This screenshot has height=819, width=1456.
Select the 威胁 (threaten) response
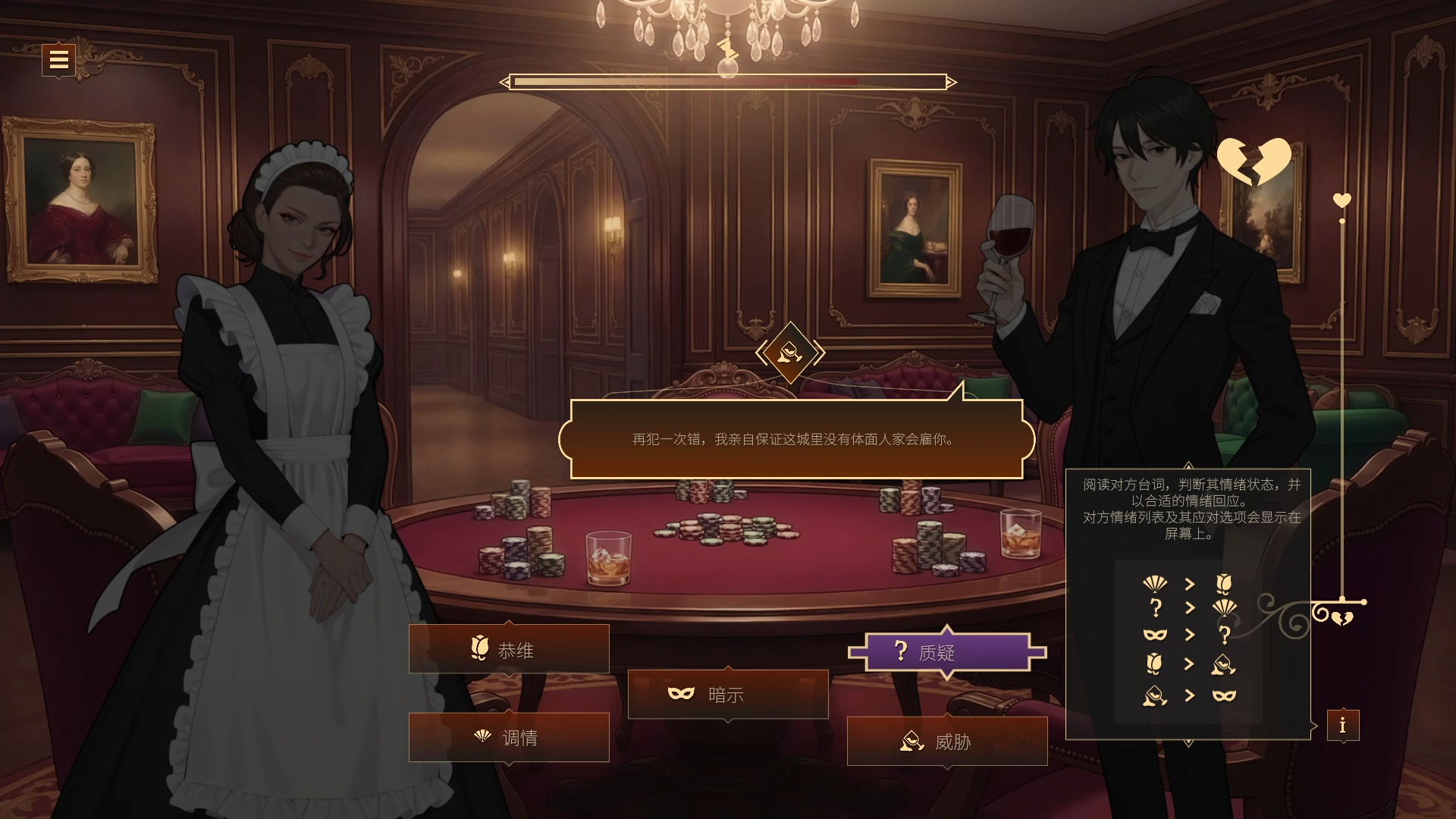click(946, 741)
